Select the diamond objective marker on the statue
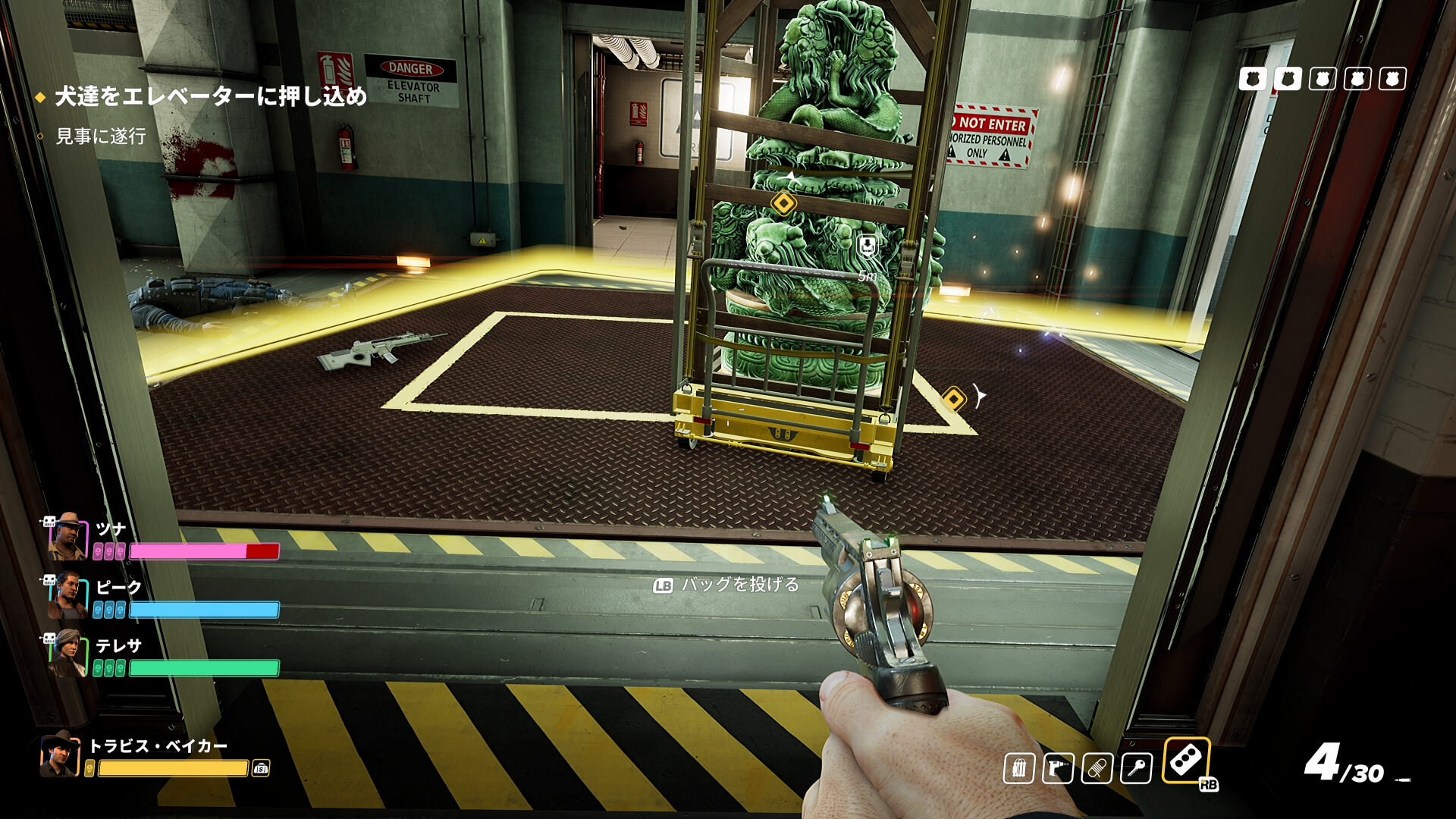This screenshot has height=819, width=1456. coord(783,203)
